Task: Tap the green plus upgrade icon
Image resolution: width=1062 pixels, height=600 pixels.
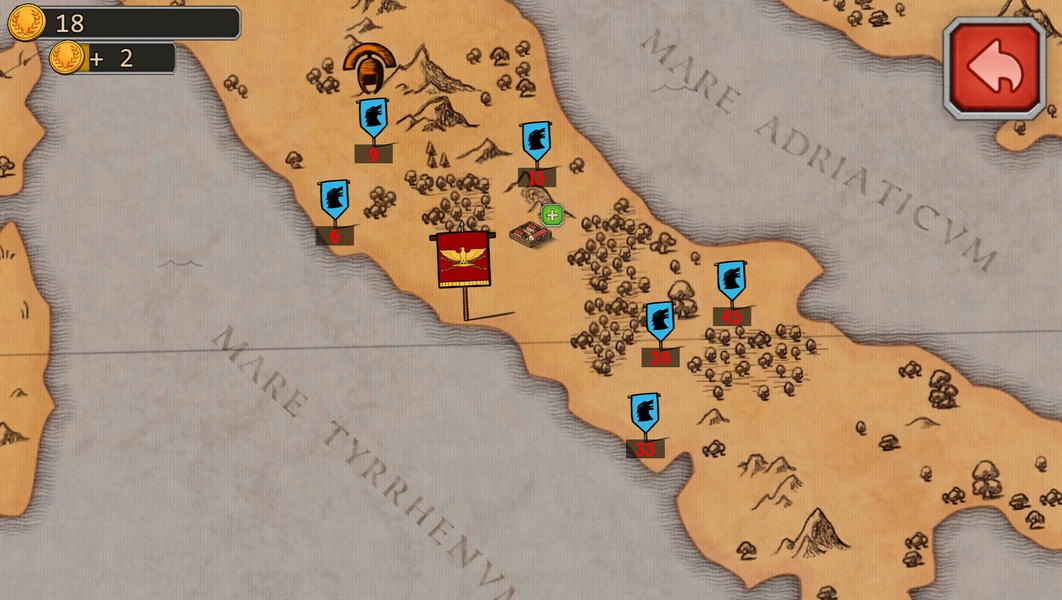Action: point(552,215)
